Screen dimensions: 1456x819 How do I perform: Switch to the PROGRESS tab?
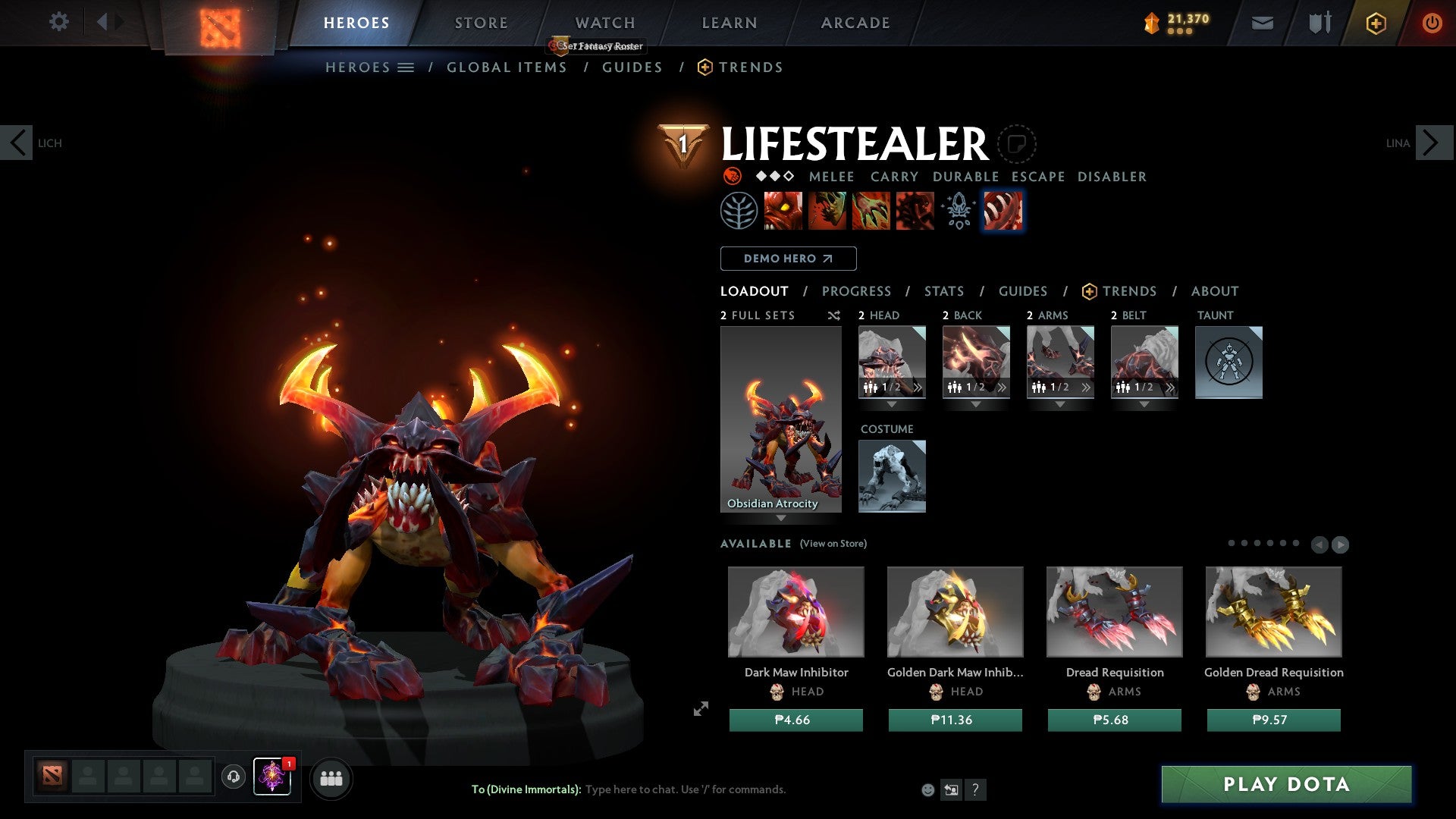pos(857,291)
